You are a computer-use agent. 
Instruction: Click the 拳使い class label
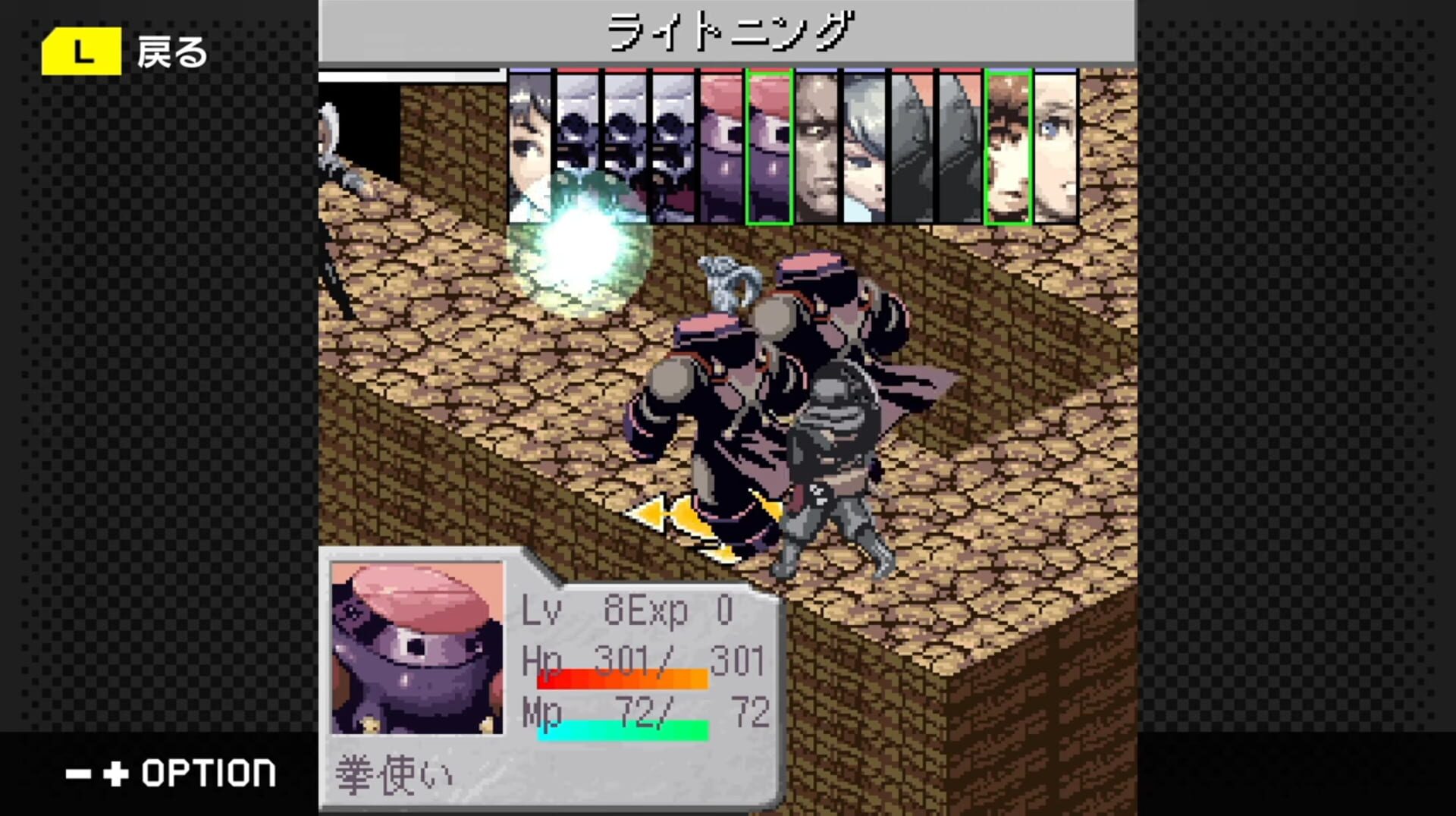pyautogui.click(x=391, y=775)
